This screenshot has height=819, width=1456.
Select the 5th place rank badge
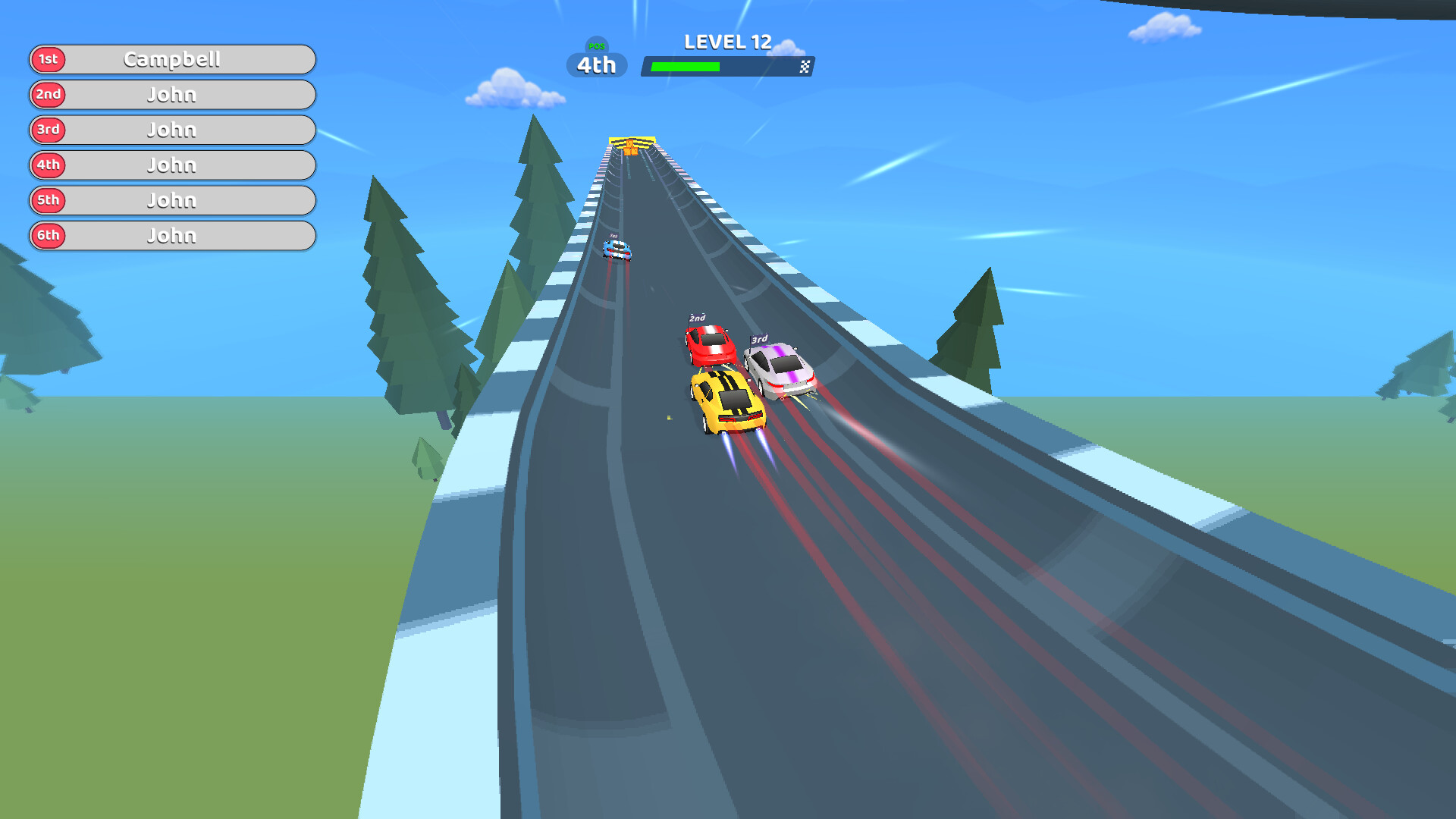48,200
